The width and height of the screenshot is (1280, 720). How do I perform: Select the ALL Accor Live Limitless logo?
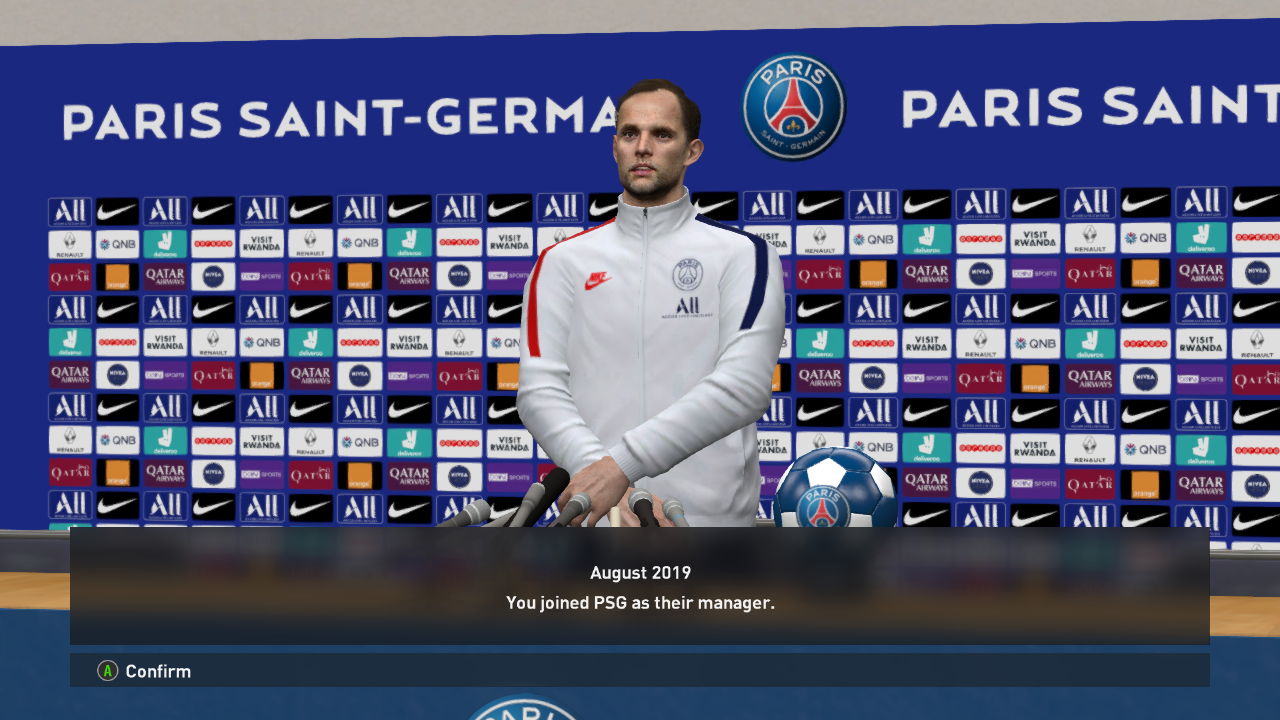[x=70, y=211]
